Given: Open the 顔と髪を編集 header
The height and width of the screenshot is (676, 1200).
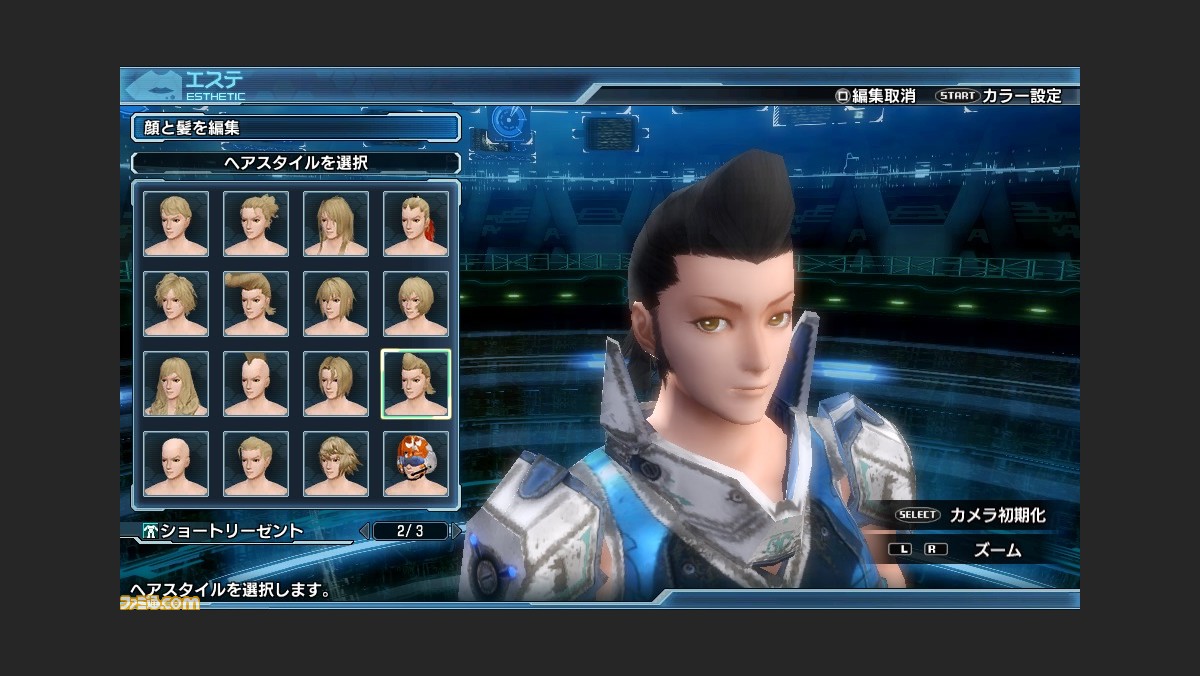Looking at the screenshot, I should [296, 128].
